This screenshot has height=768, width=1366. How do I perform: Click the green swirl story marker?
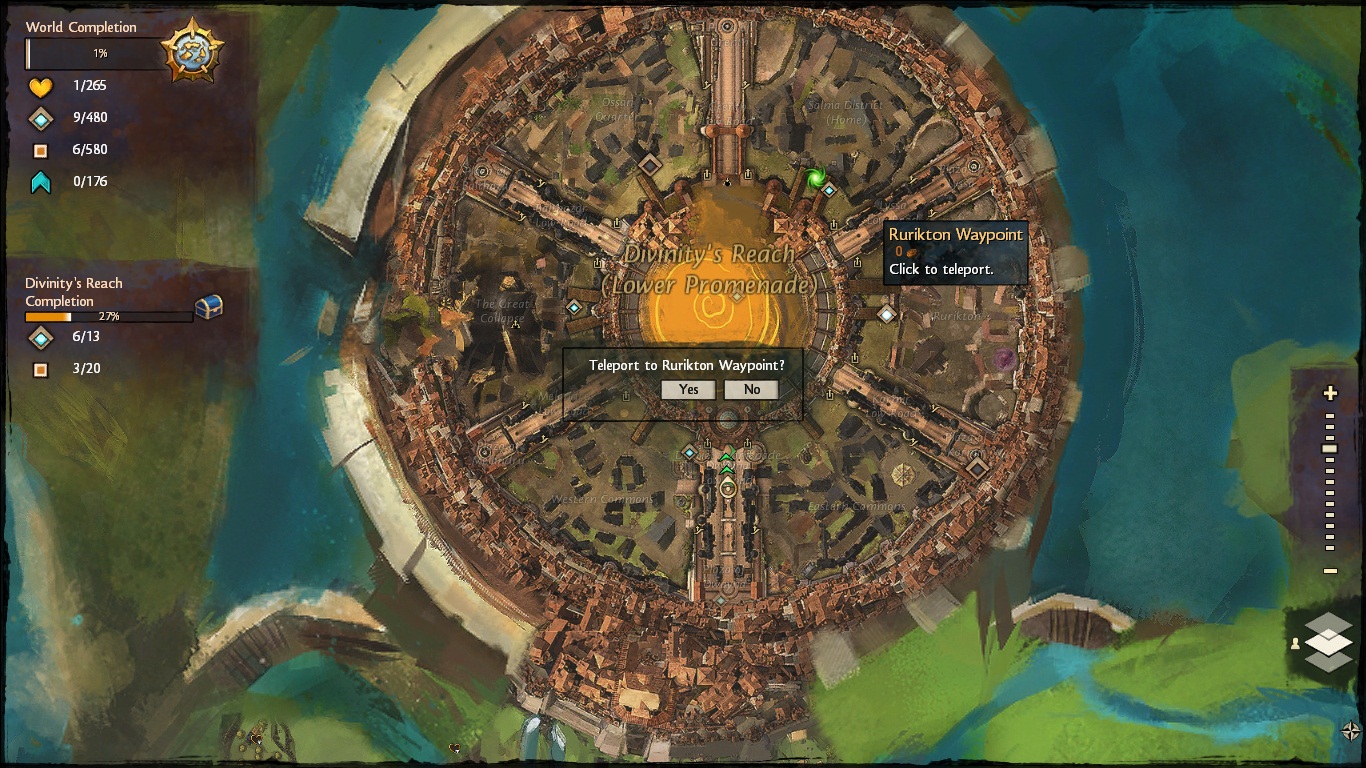click(x=815, y=178)
